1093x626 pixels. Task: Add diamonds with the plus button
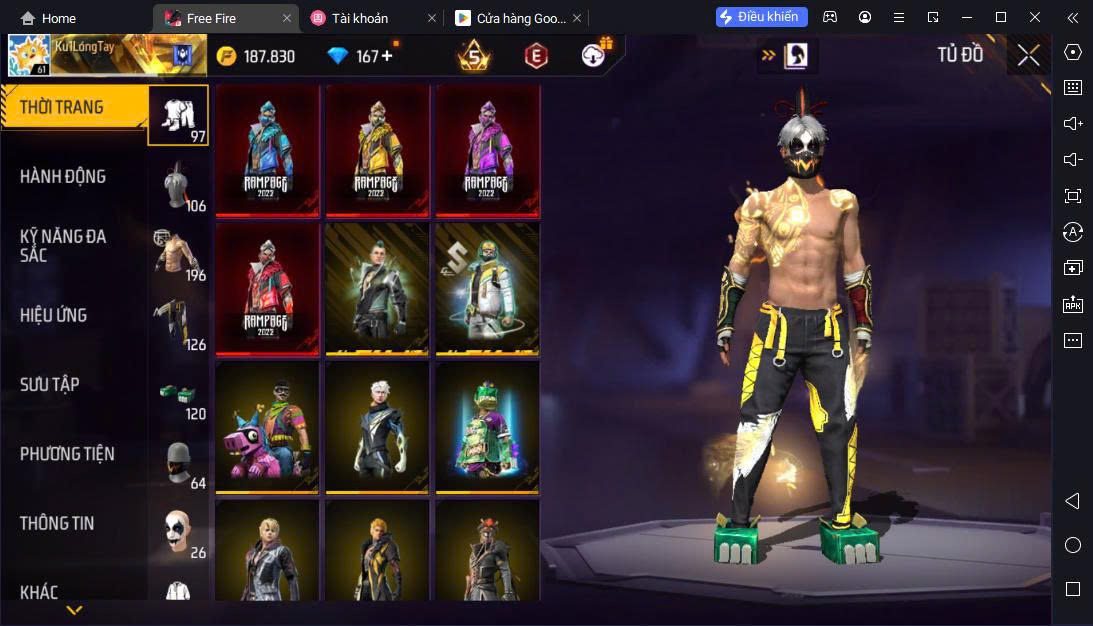(387, 56)
